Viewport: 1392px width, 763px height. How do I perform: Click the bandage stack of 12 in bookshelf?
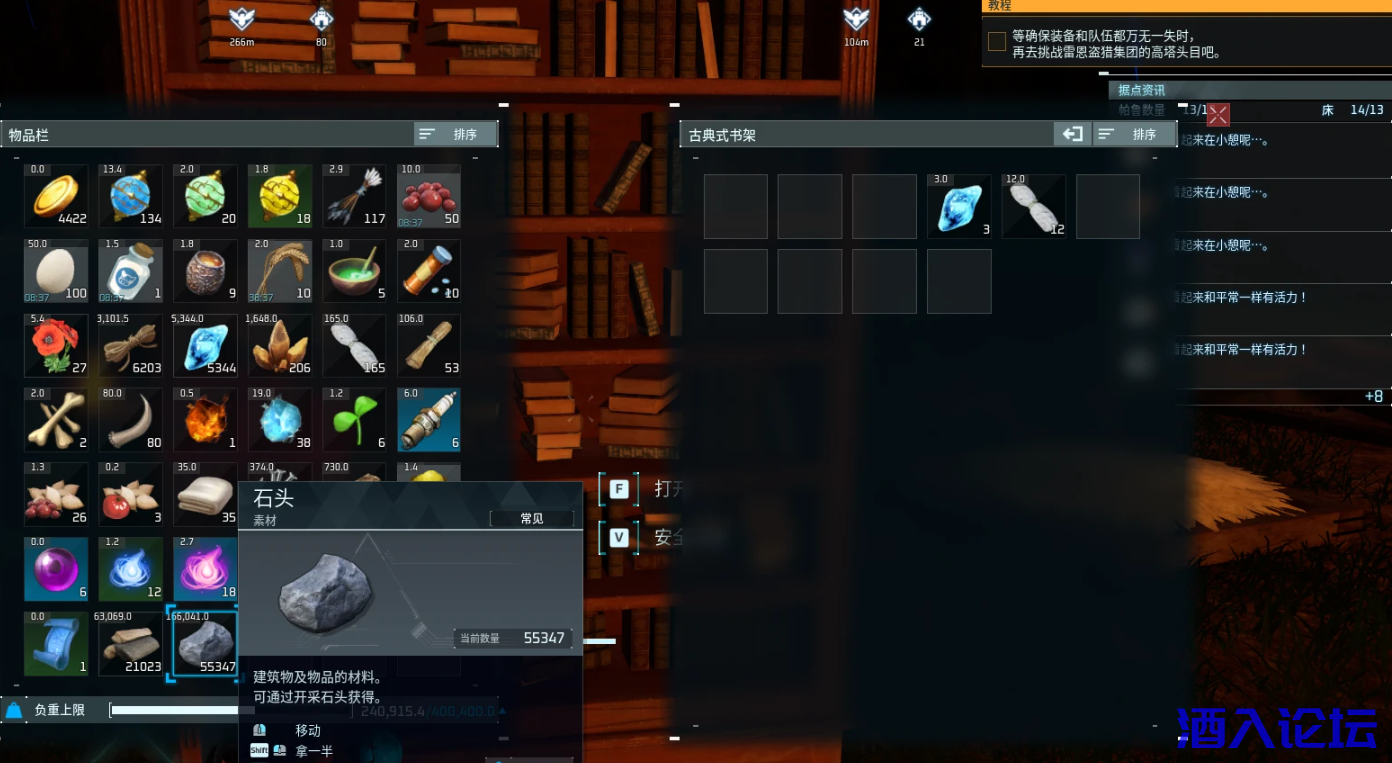(1033, 206)
